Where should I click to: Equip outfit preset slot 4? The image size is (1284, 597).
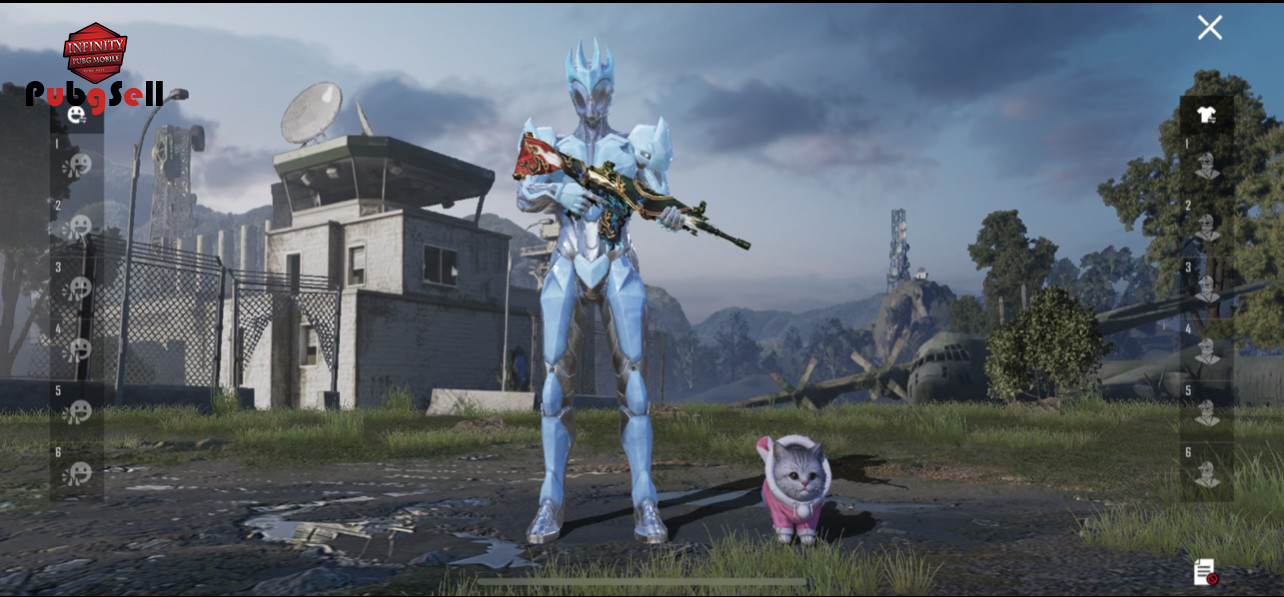click(1207, 350)
